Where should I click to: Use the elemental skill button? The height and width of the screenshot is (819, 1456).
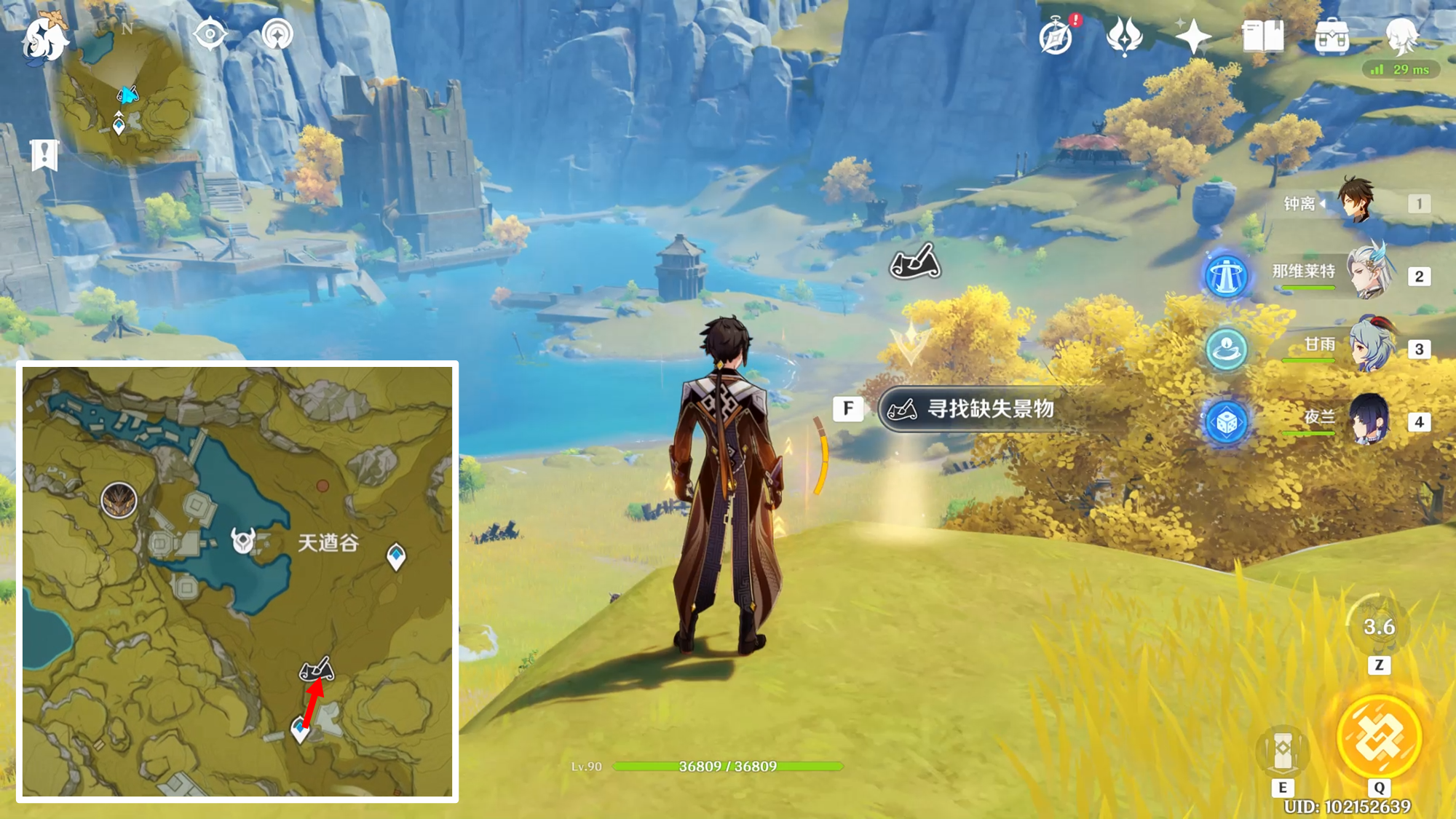coord(1283,750)
